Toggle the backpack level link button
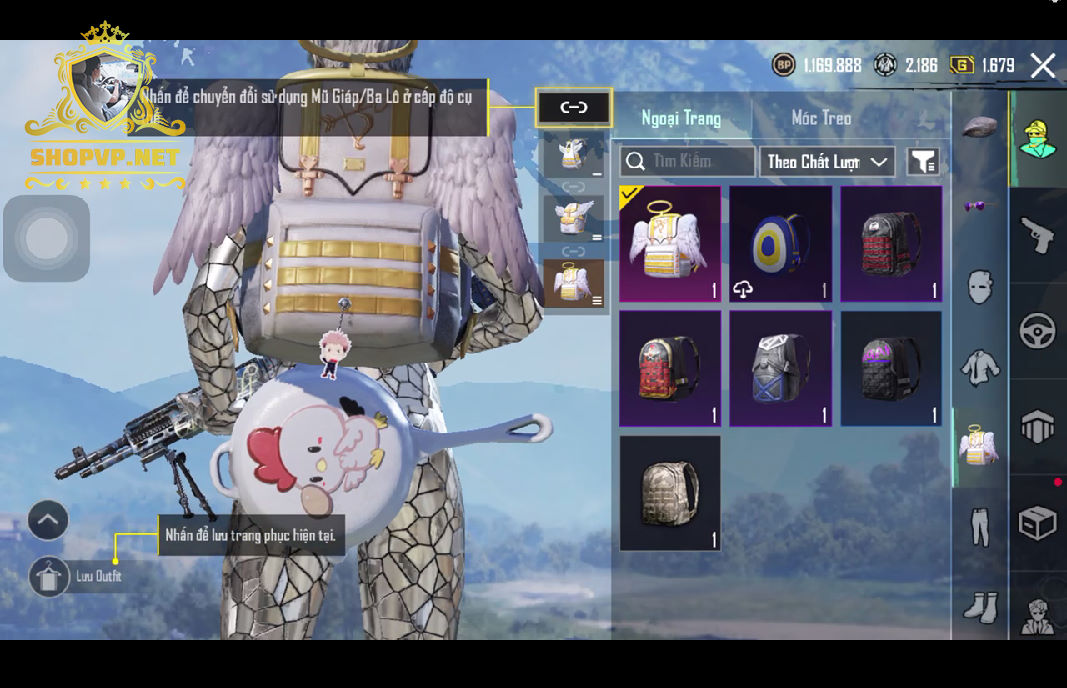1067x688 pixels. point(573,108)
